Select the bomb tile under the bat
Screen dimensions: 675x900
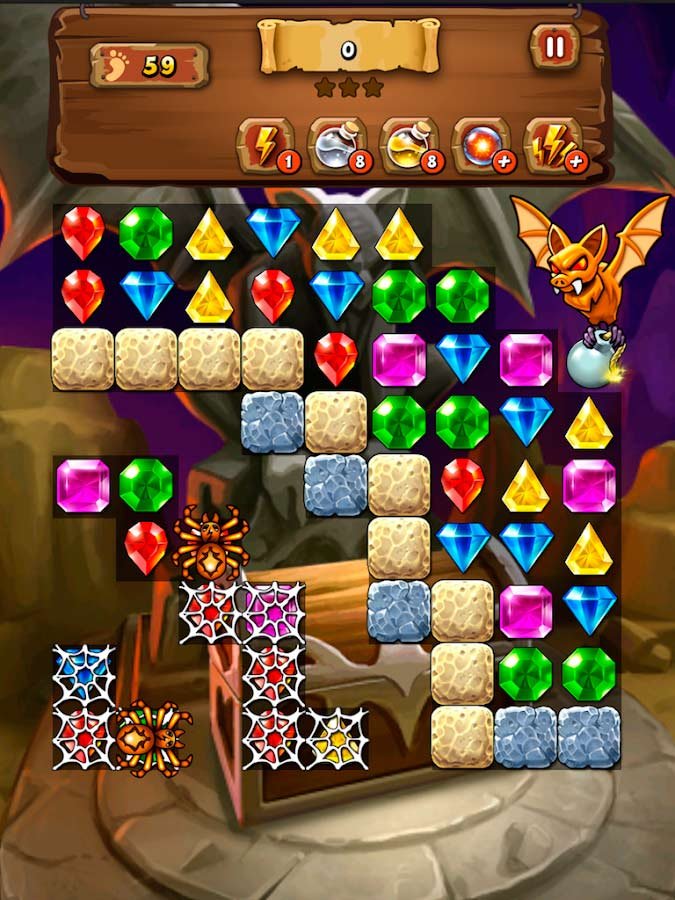[588, 362]
